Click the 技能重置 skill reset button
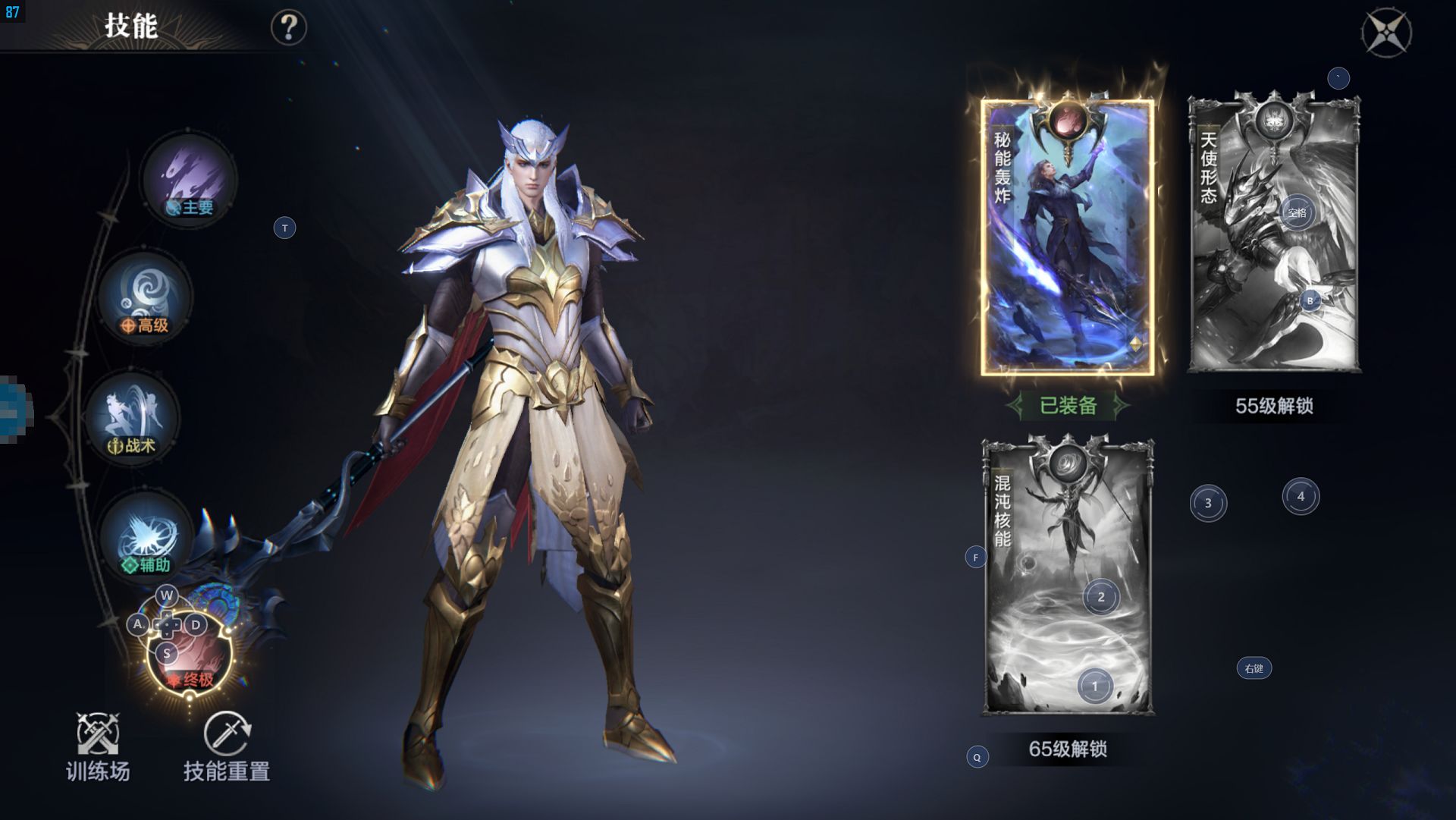Screen dimensions: 1456x820 227,747
